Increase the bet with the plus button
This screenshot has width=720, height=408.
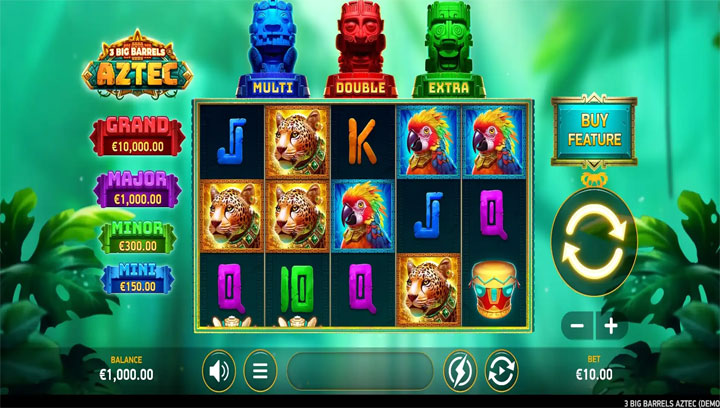609,326
